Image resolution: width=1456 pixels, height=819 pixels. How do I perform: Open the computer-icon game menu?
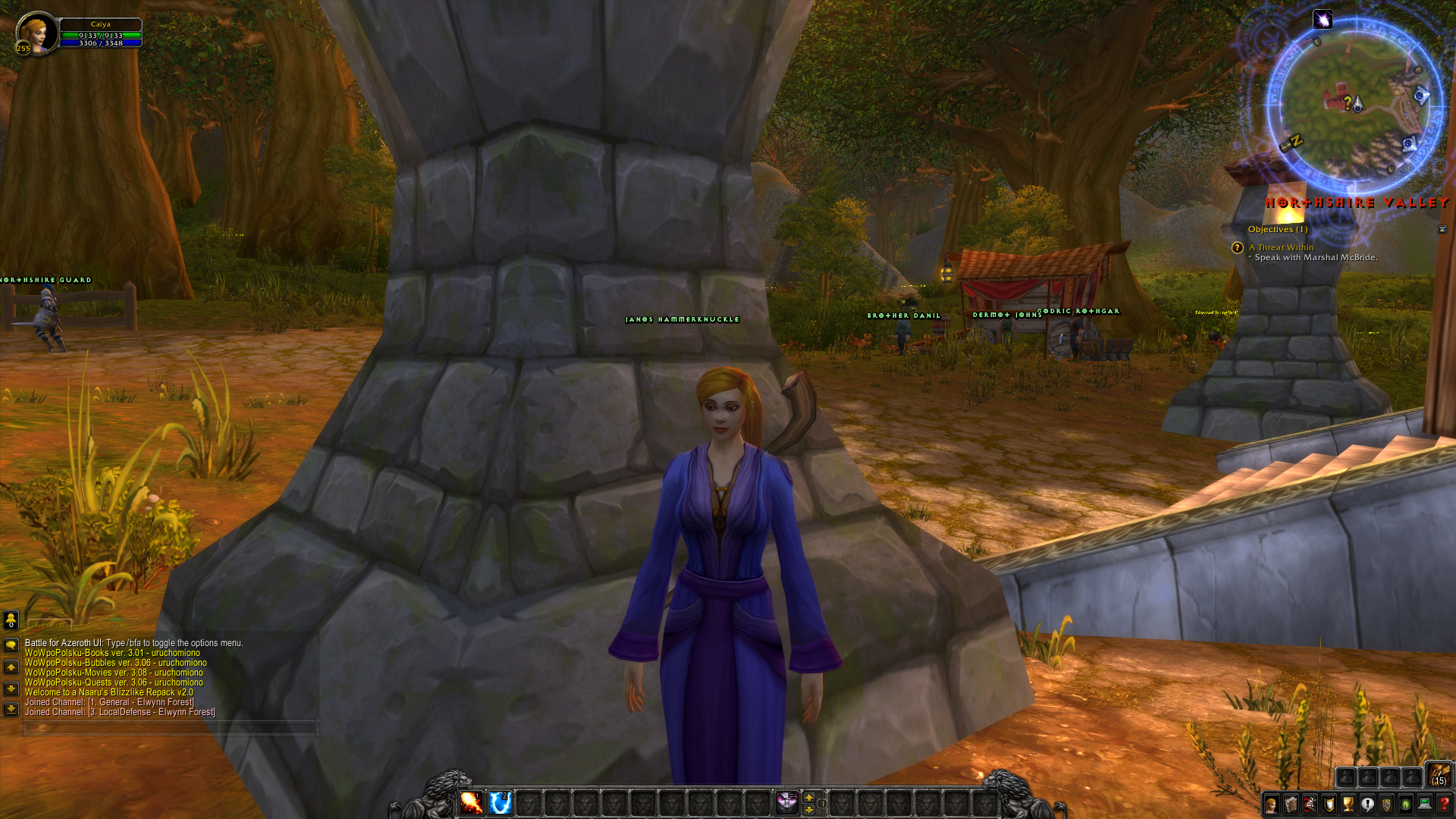[1425, 805]
